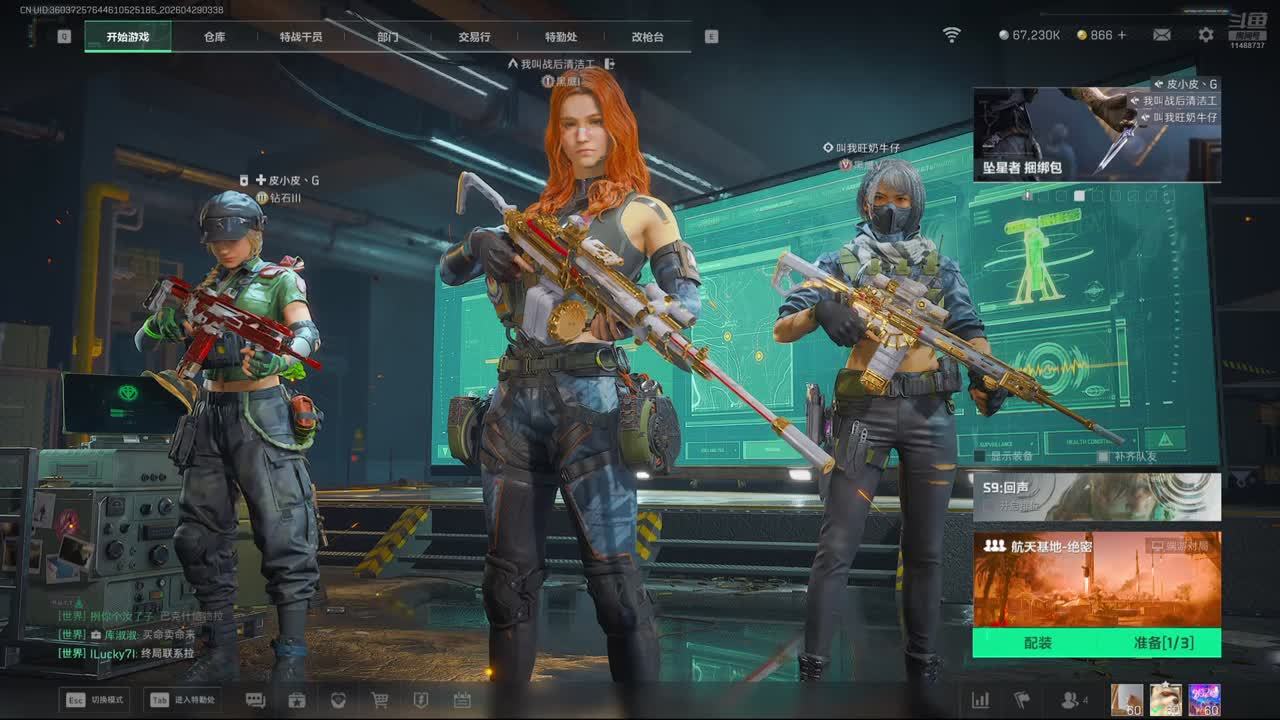Click the 准备 ready button
This screenshot has height=720, width=1280.
tap(1163, 643)
